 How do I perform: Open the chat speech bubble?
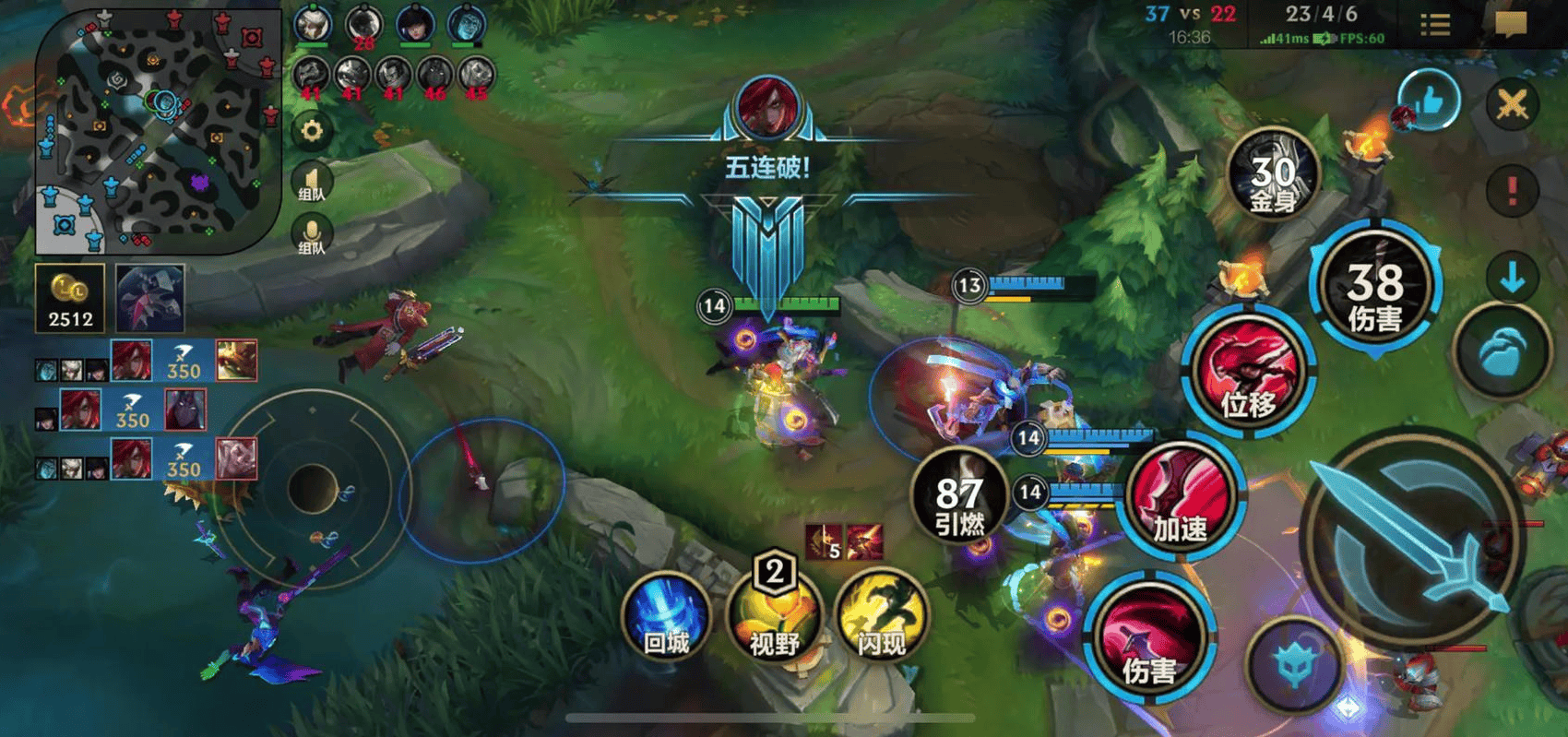[1511, 24]
